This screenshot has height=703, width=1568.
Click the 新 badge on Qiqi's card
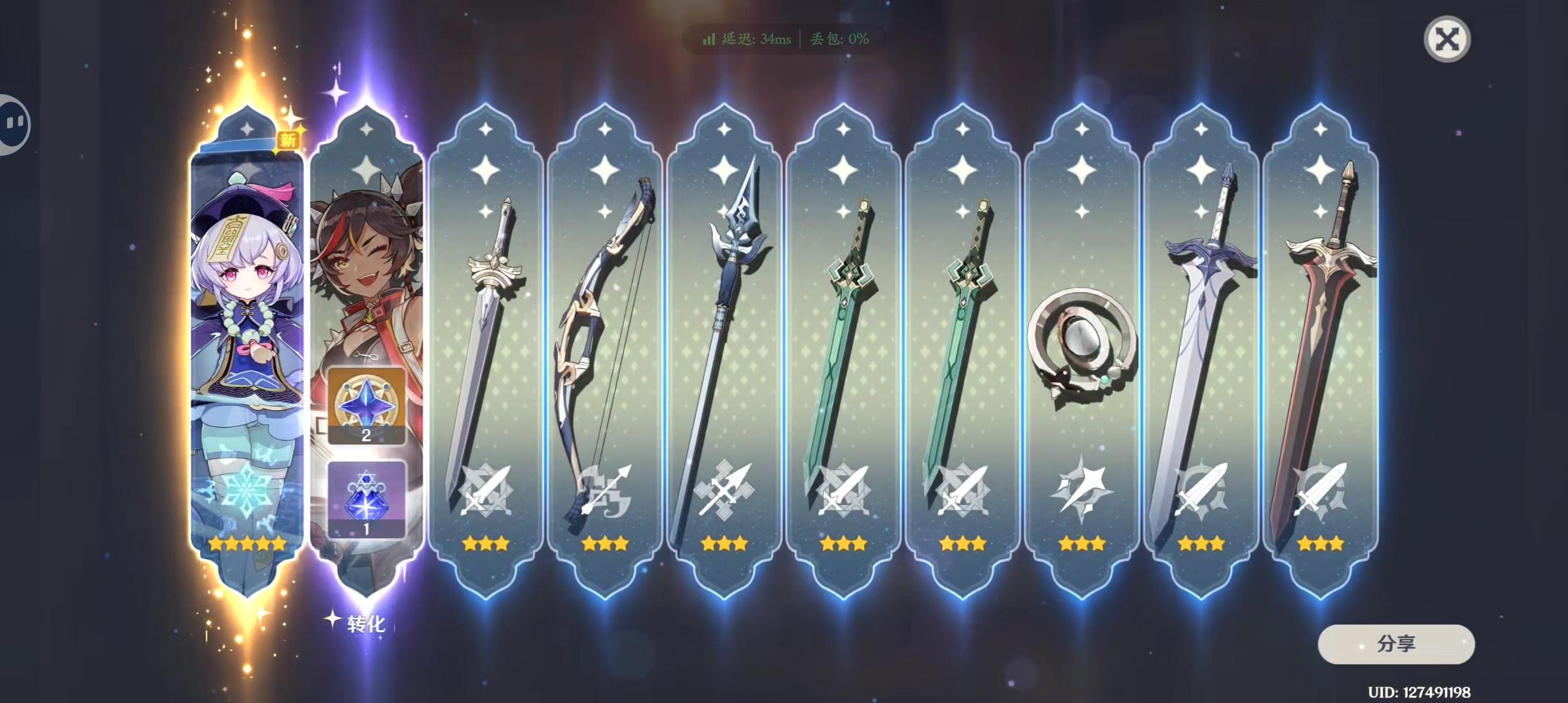288,140
